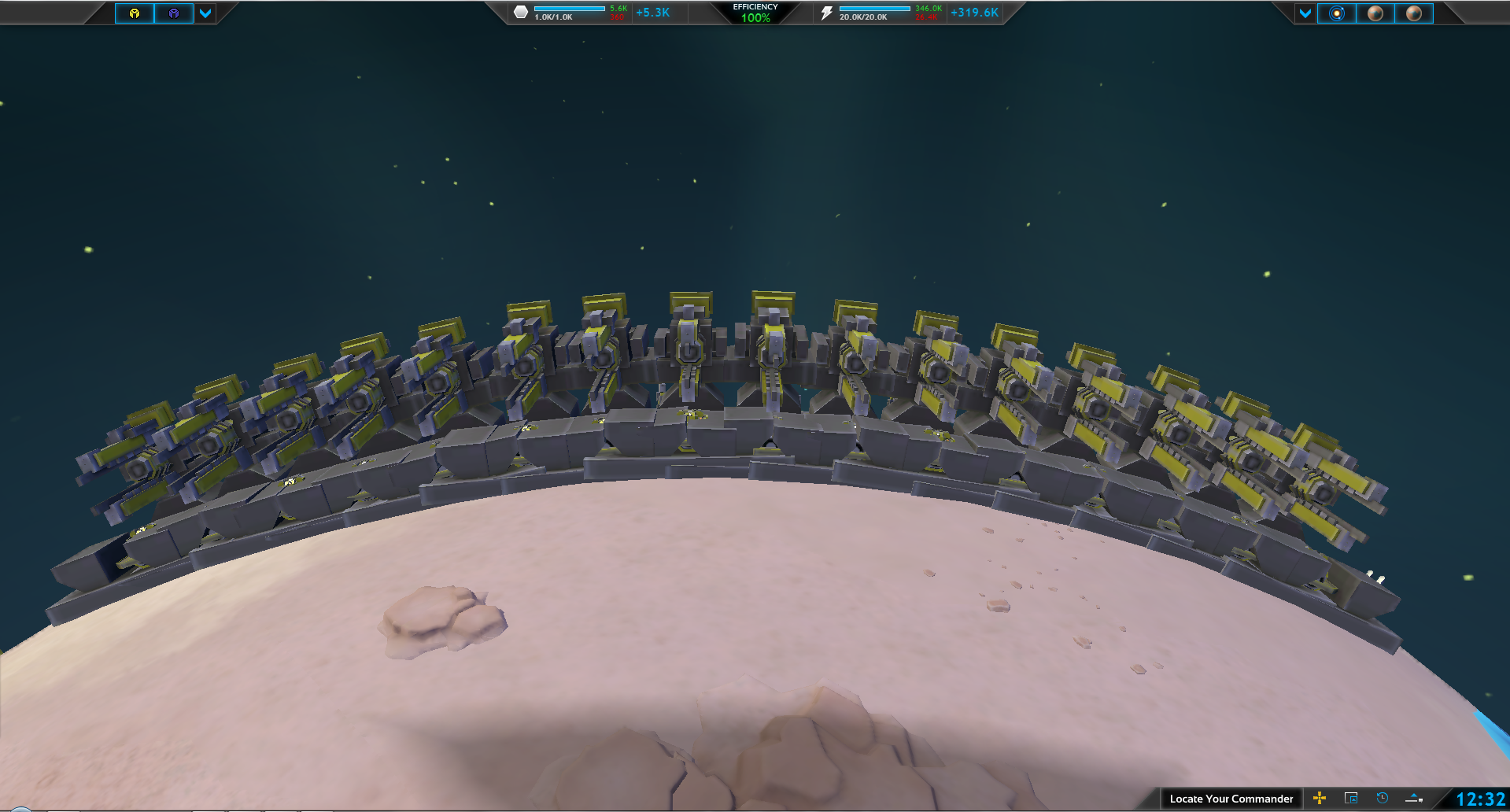
Task: Expand the player list dropdown arrow
Action: point(205,13)
